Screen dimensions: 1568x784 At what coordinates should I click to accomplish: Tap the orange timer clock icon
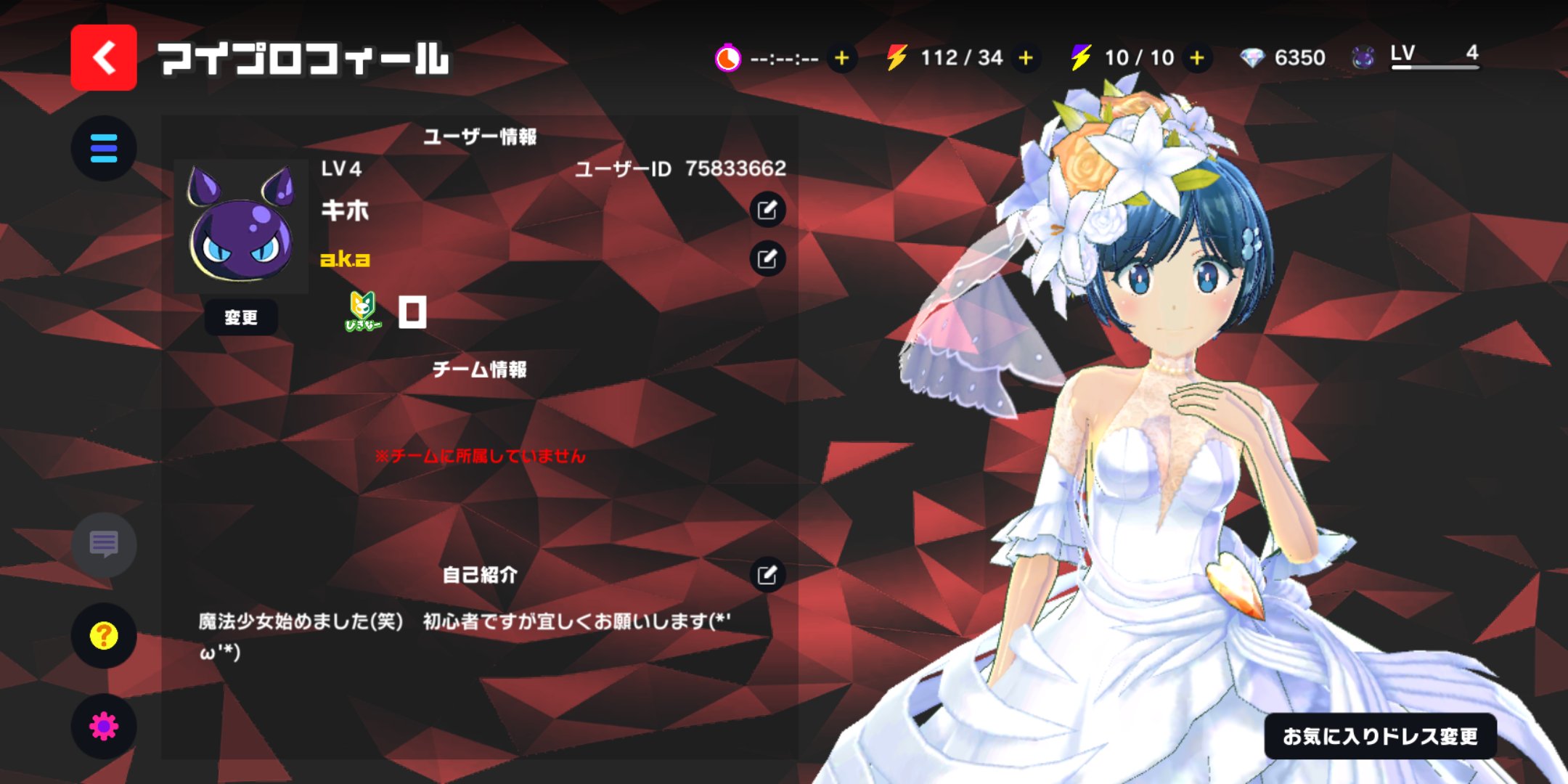click(x=729, y=58)
